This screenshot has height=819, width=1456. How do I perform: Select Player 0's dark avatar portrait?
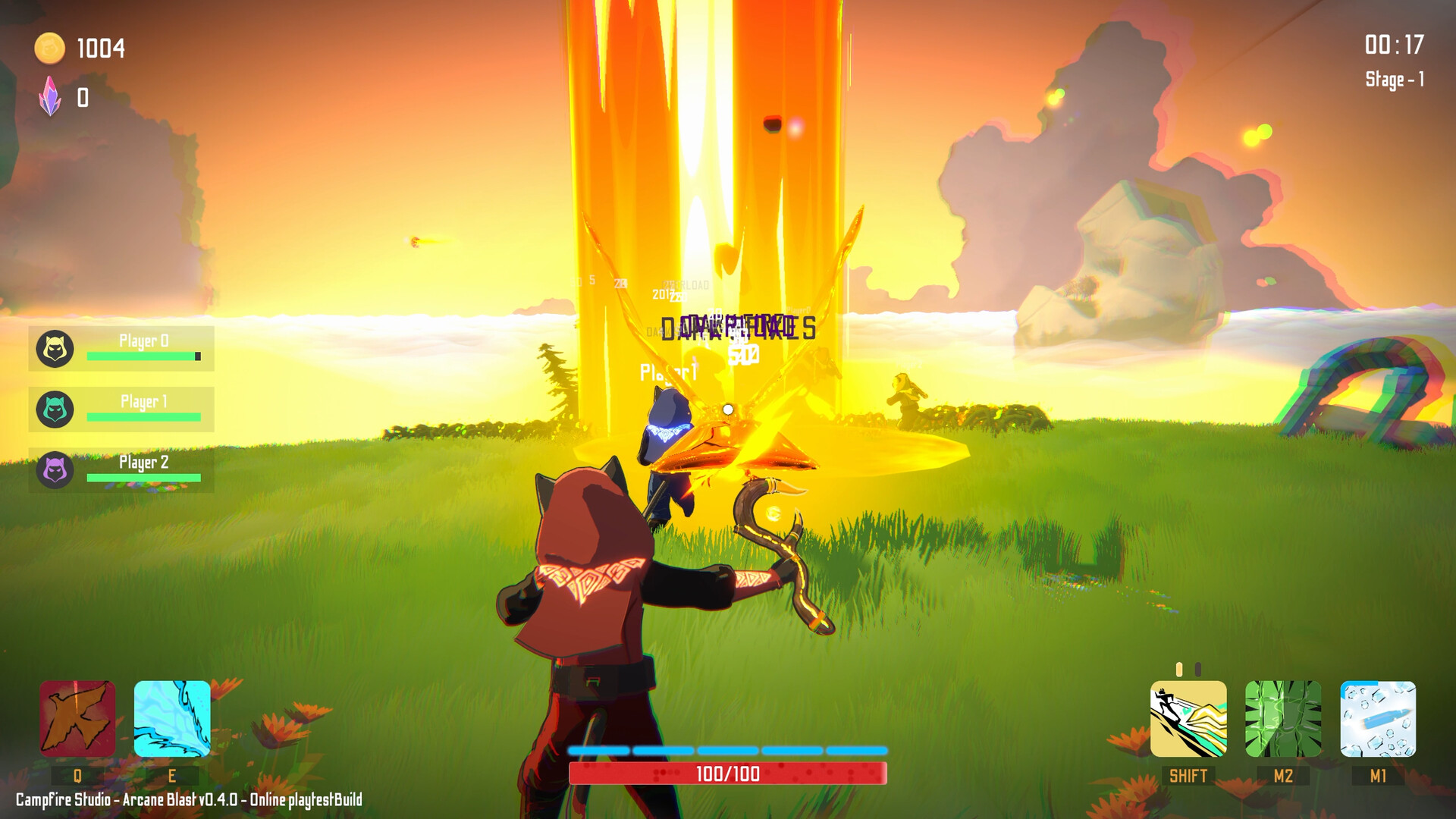tap(54, 348)
